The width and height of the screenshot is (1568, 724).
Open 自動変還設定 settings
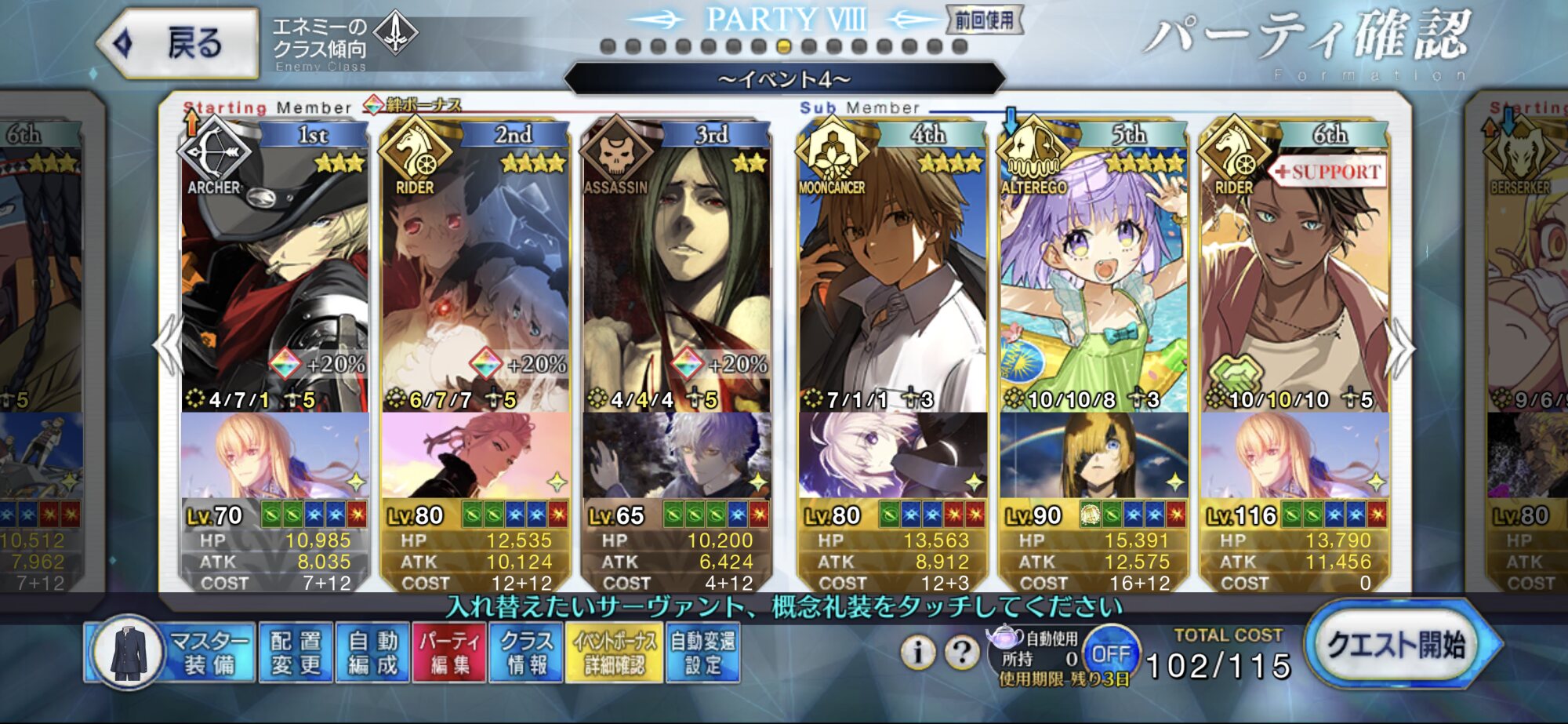tap(702, 653)
